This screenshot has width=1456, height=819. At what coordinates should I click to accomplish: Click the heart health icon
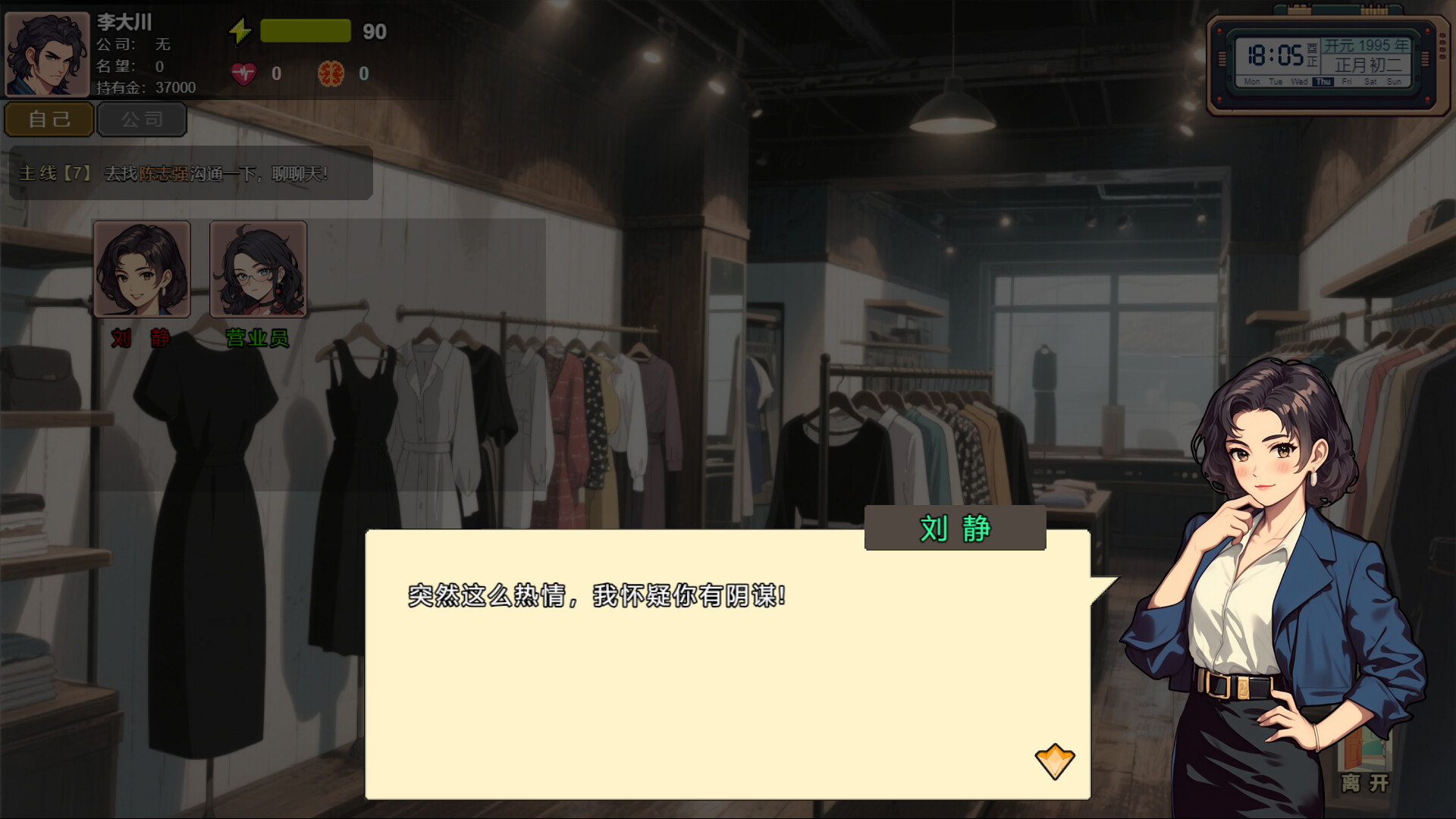tap(243, 74)
